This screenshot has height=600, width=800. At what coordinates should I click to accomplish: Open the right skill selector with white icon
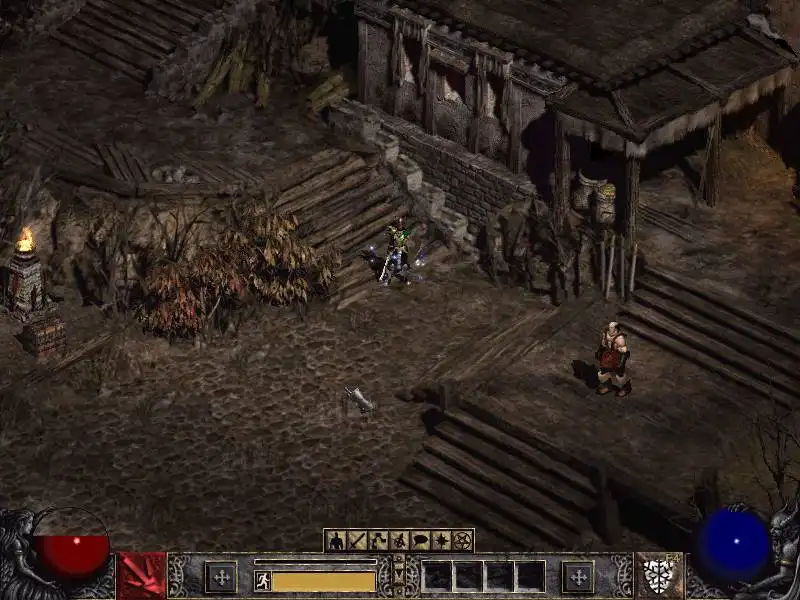(x=659, y=576)
